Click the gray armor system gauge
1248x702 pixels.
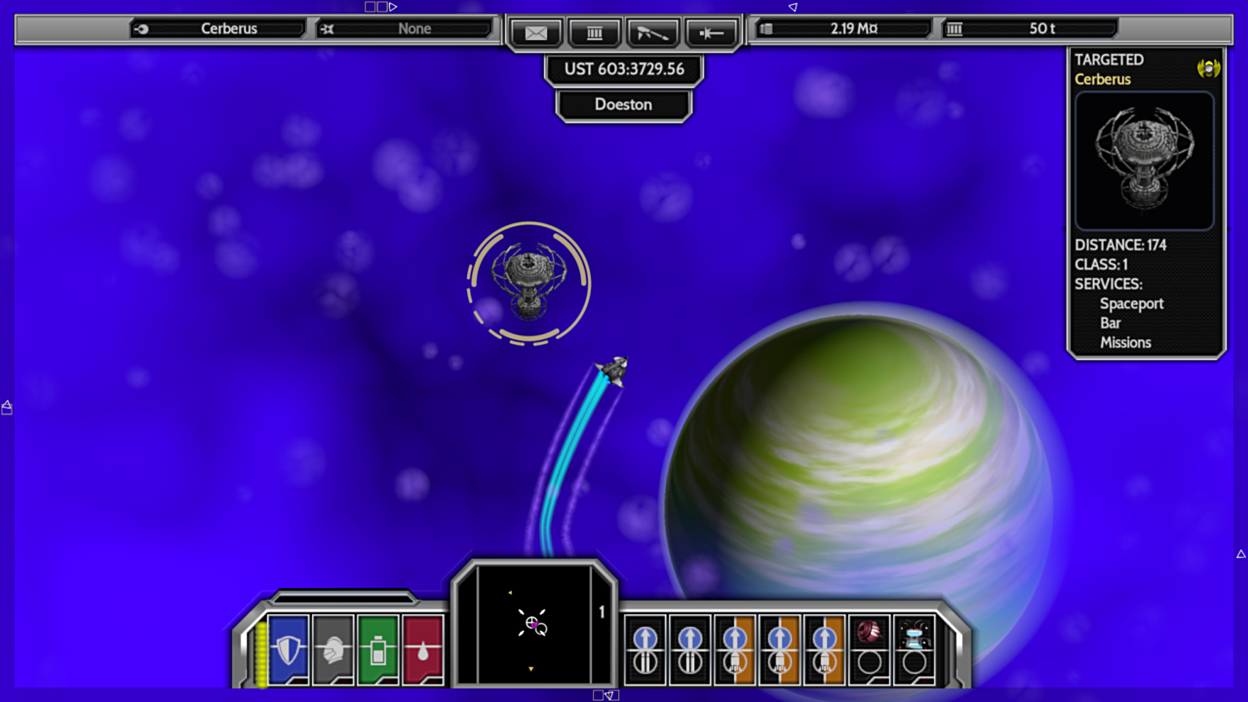pyautogui.click(x=333, y=650)
